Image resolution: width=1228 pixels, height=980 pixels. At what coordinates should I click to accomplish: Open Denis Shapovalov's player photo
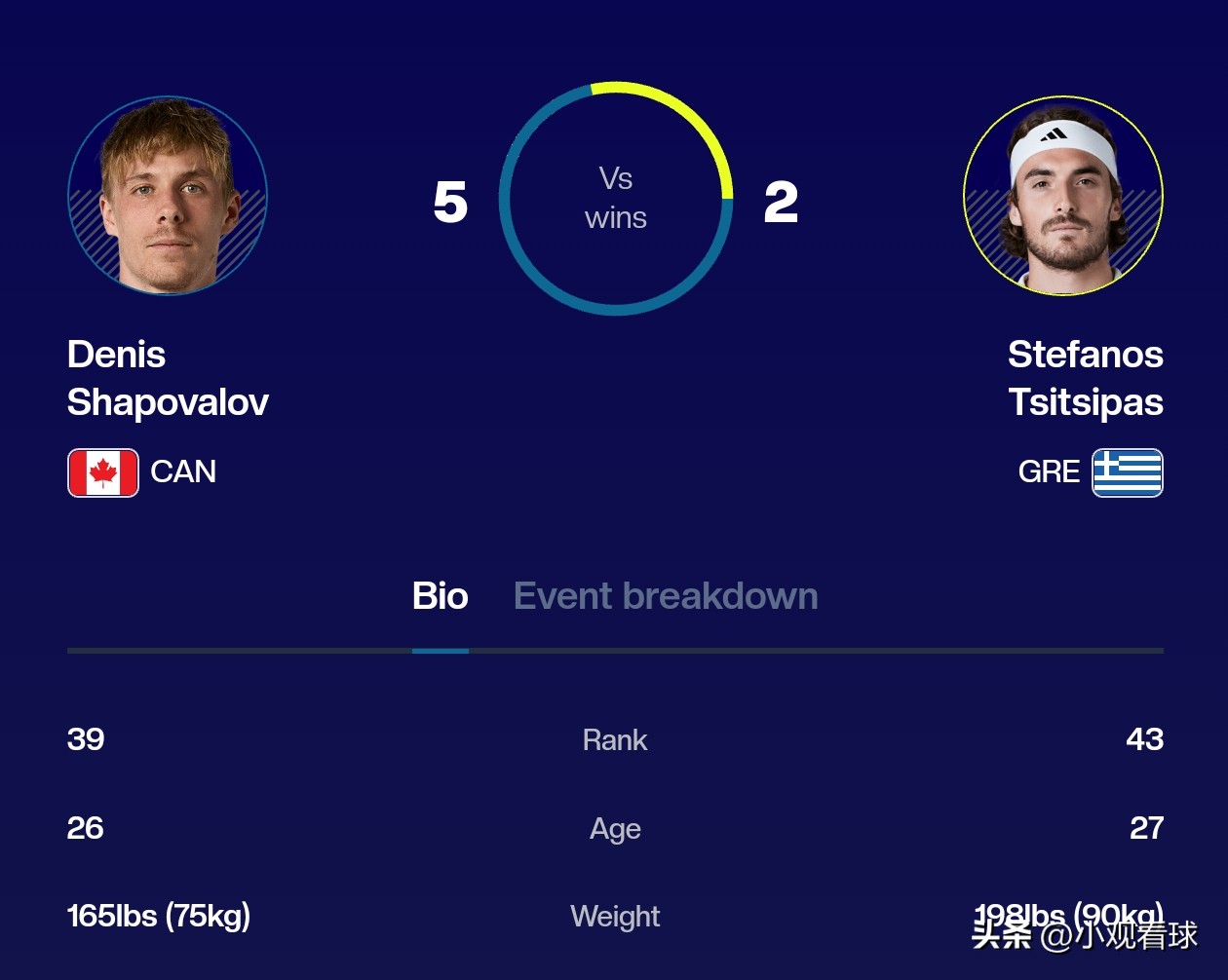click(168, 196)
